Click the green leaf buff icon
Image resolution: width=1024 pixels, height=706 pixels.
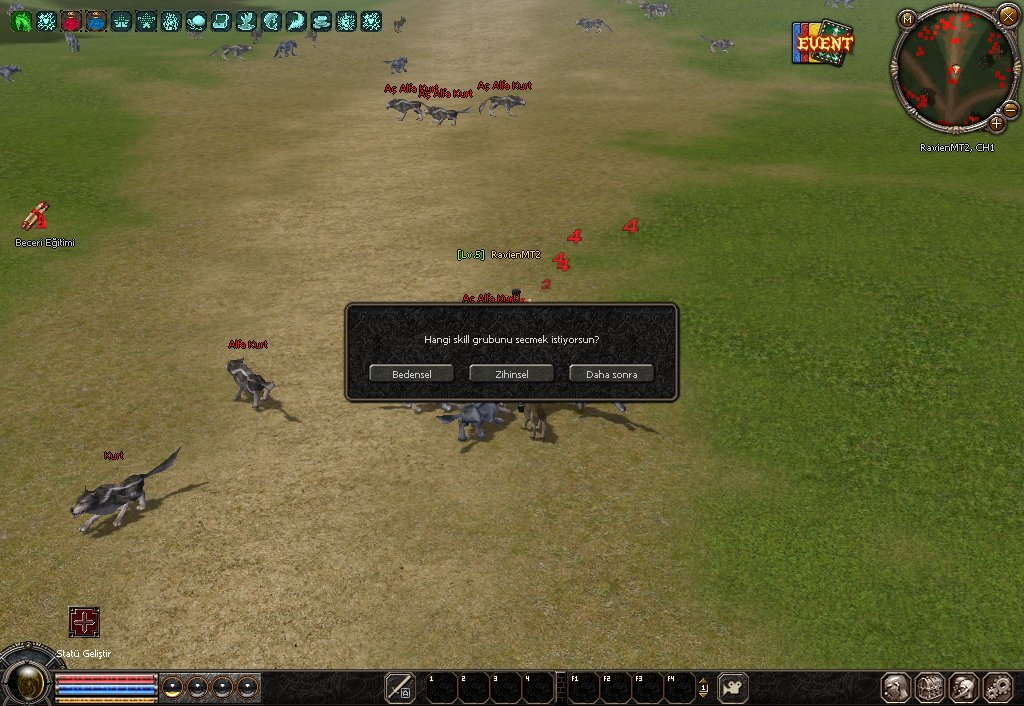[x=21, y=21]
